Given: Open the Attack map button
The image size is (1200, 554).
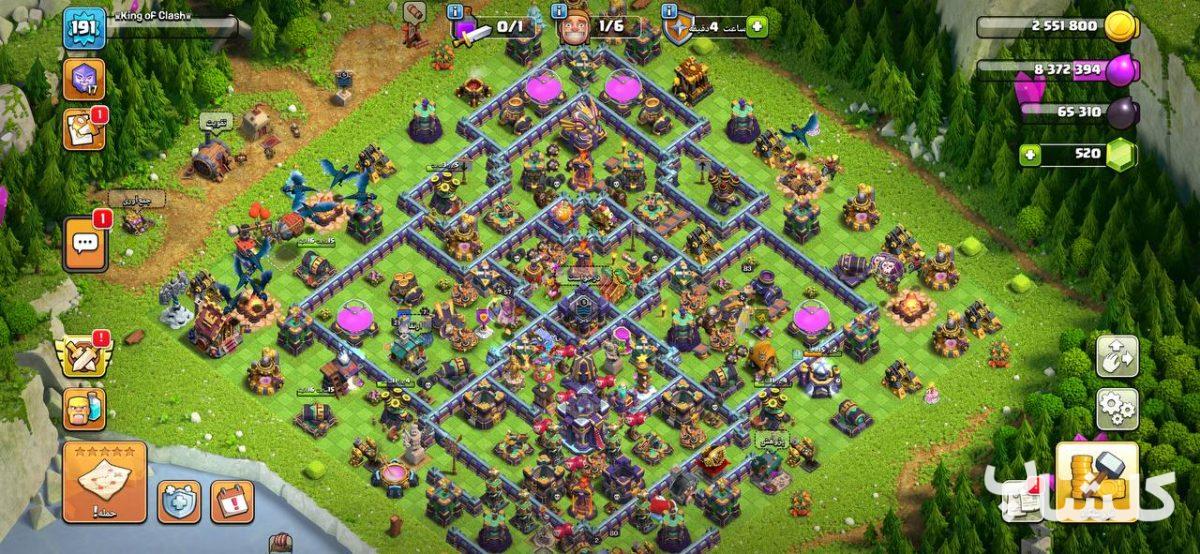Looking at the screenshot, I should (104, 482).
